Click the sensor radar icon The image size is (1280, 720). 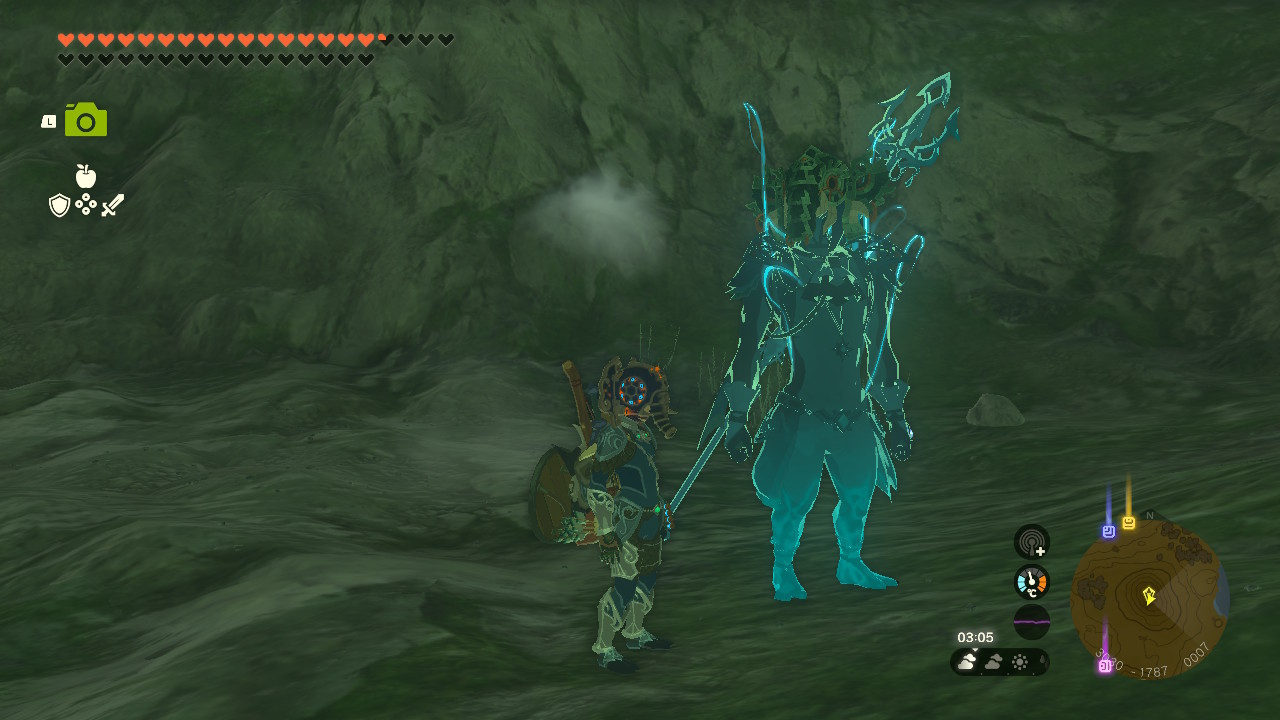coord(1031,542)
